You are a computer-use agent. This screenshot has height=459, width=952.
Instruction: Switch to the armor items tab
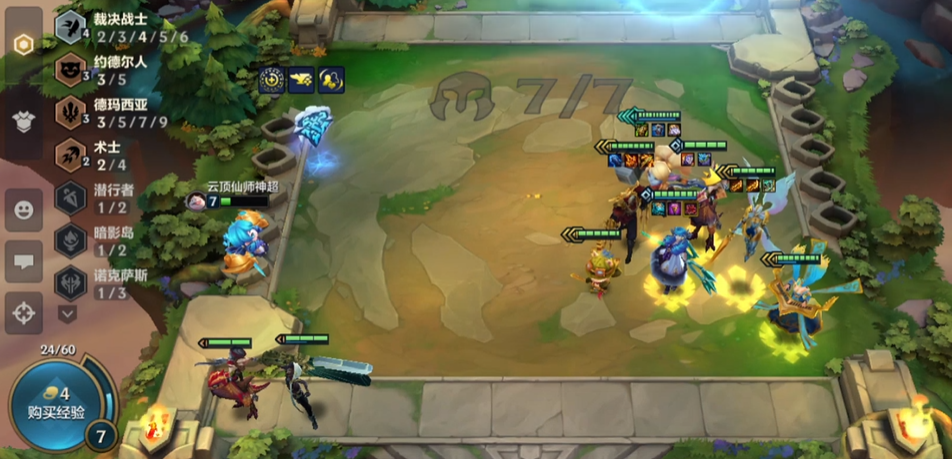tap(23, 121)
